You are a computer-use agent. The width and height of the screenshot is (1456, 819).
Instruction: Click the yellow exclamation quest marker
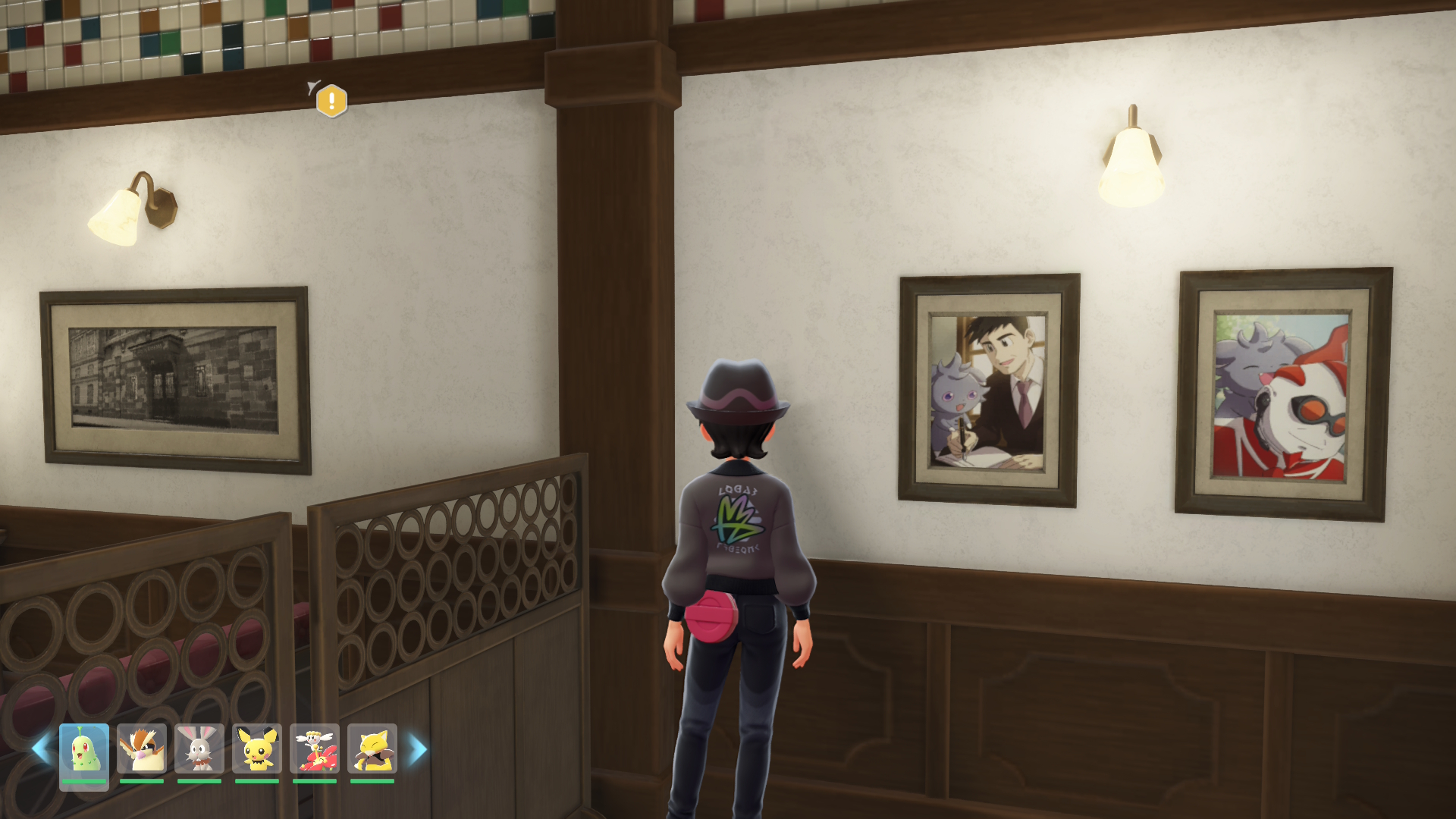pyautogui.click(x=331, y=101)
